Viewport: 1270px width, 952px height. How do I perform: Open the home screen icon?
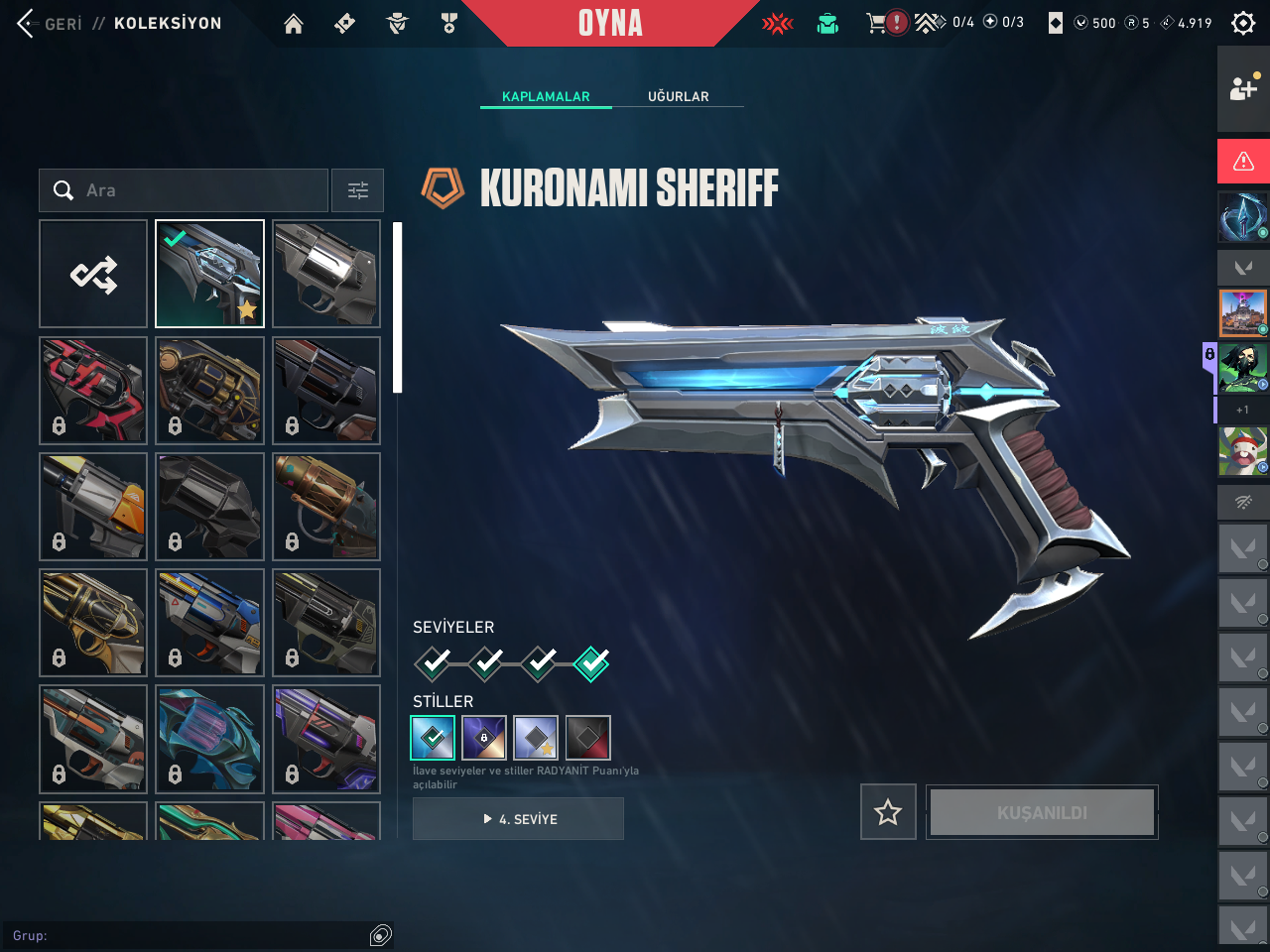(x=294, y=24)
